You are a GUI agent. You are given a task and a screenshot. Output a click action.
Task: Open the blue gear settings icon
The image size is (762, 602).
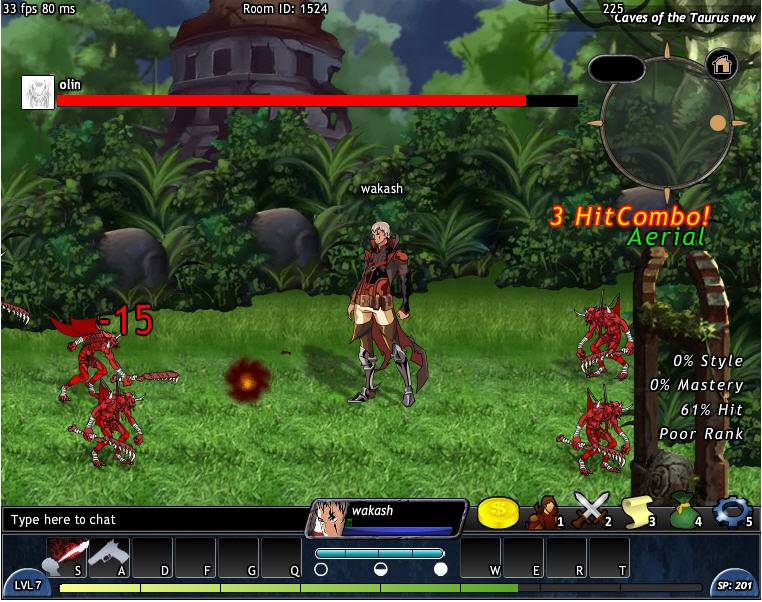(731, 512)
